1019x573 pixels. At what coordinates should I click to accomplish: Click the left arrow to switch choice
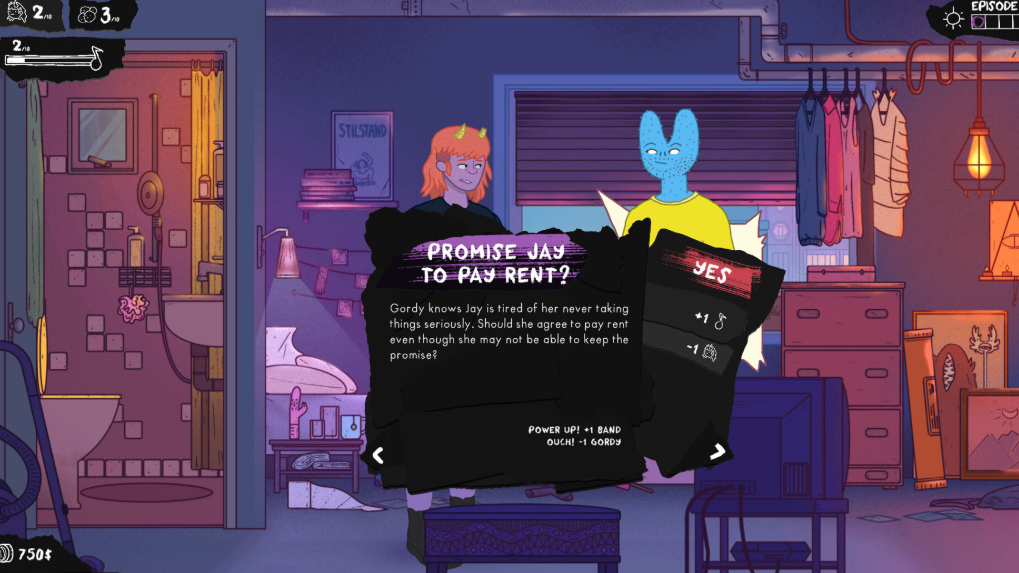[x=378, y=455]
